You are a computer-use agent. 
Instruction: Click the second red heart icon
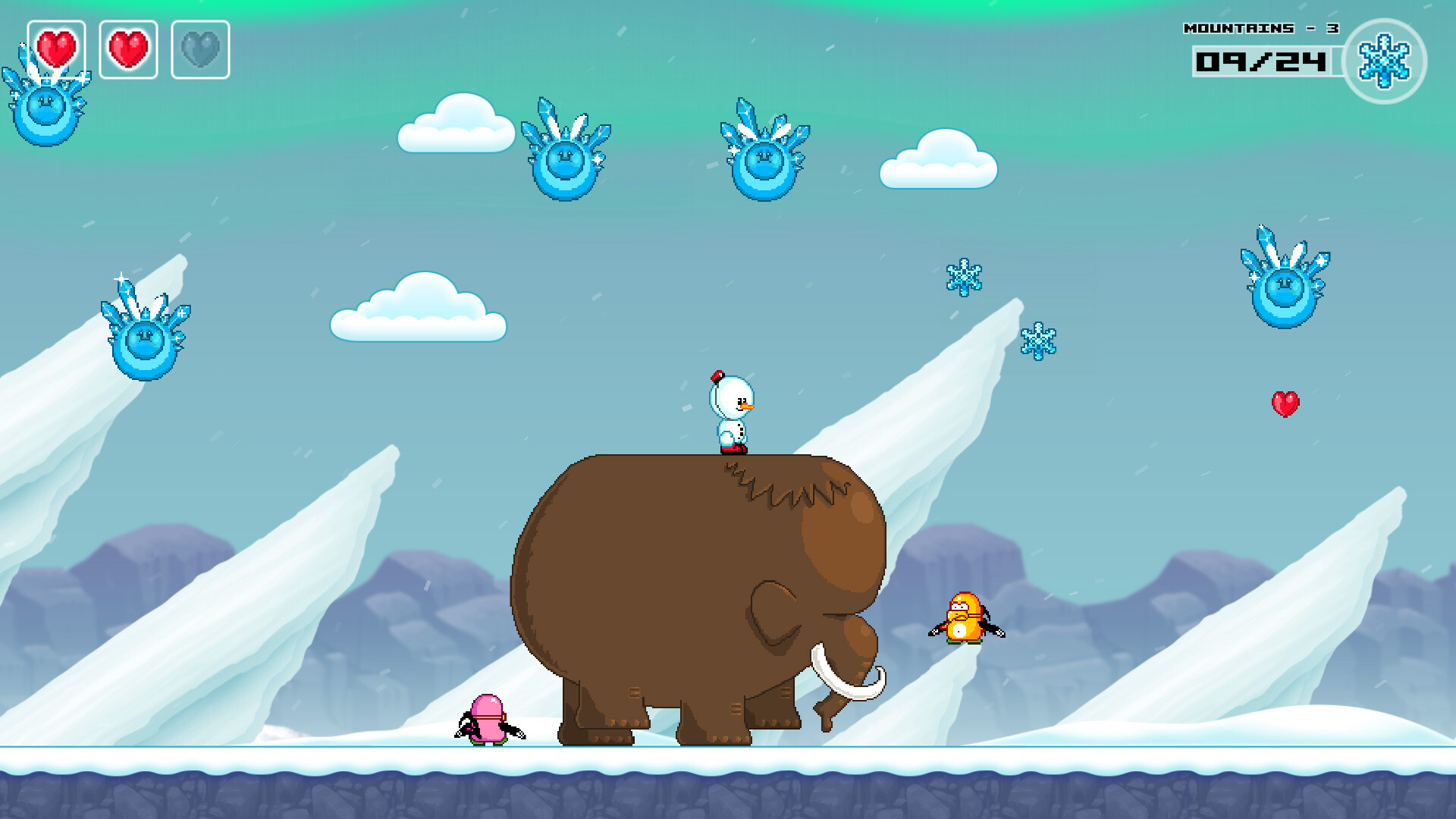point(129,49)
